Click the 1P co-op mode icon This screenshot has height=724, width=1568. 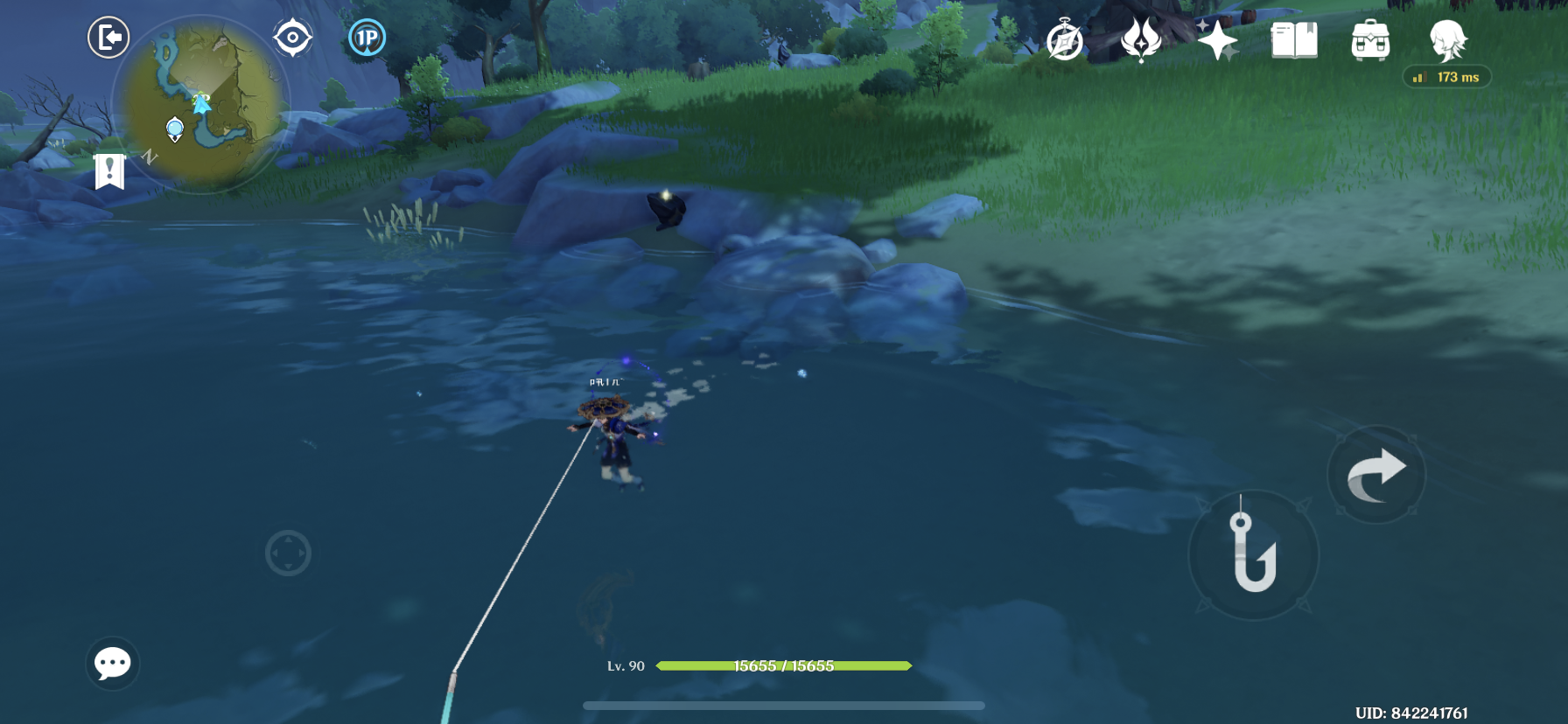coord(367,37)
